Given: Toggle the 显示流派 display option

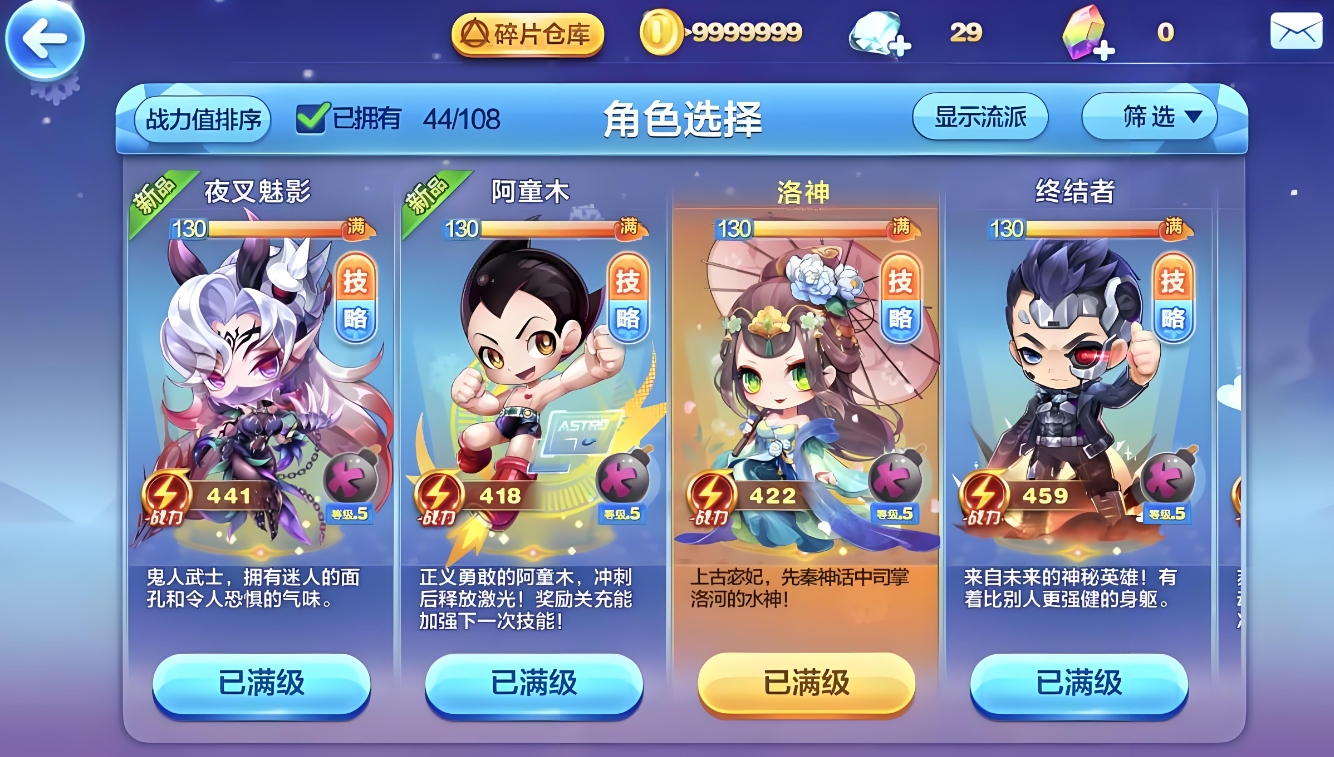Looking at the screenshot, I should point(979,115).
